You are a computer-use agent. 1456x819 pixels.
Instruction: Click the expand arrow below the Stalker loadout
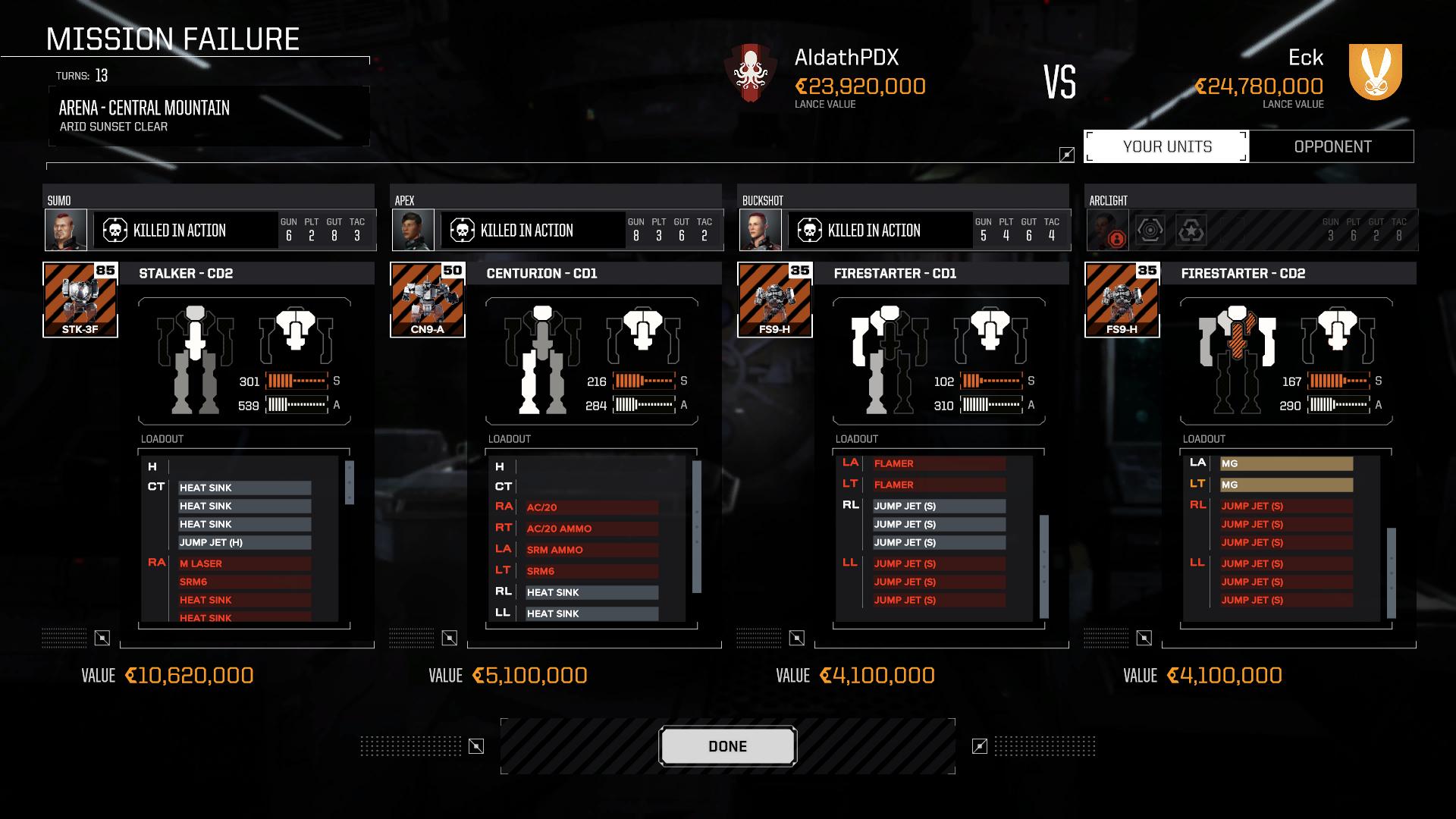(103, 639)
